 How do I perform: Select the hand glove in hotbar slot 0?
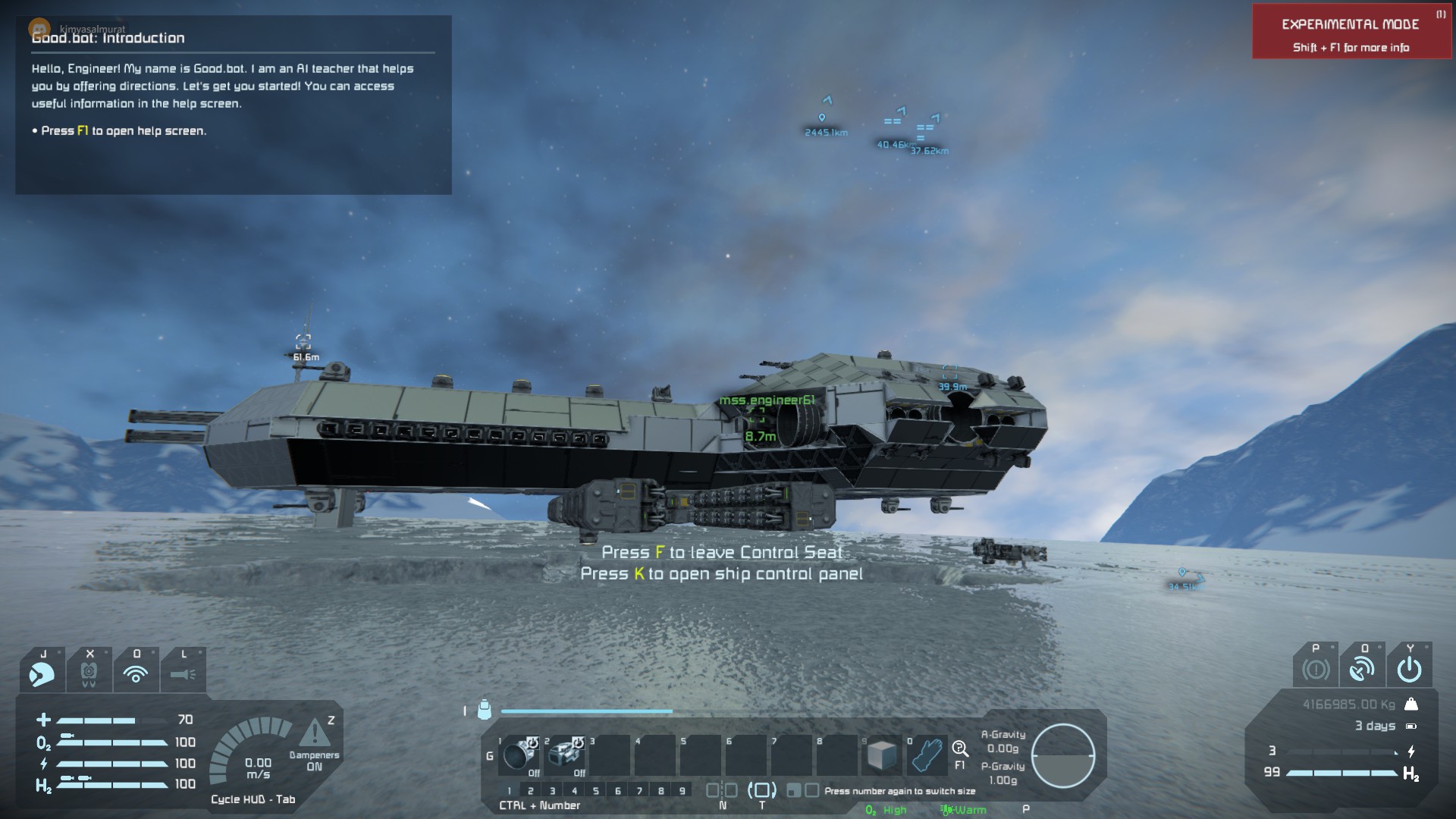click(927, 755)
